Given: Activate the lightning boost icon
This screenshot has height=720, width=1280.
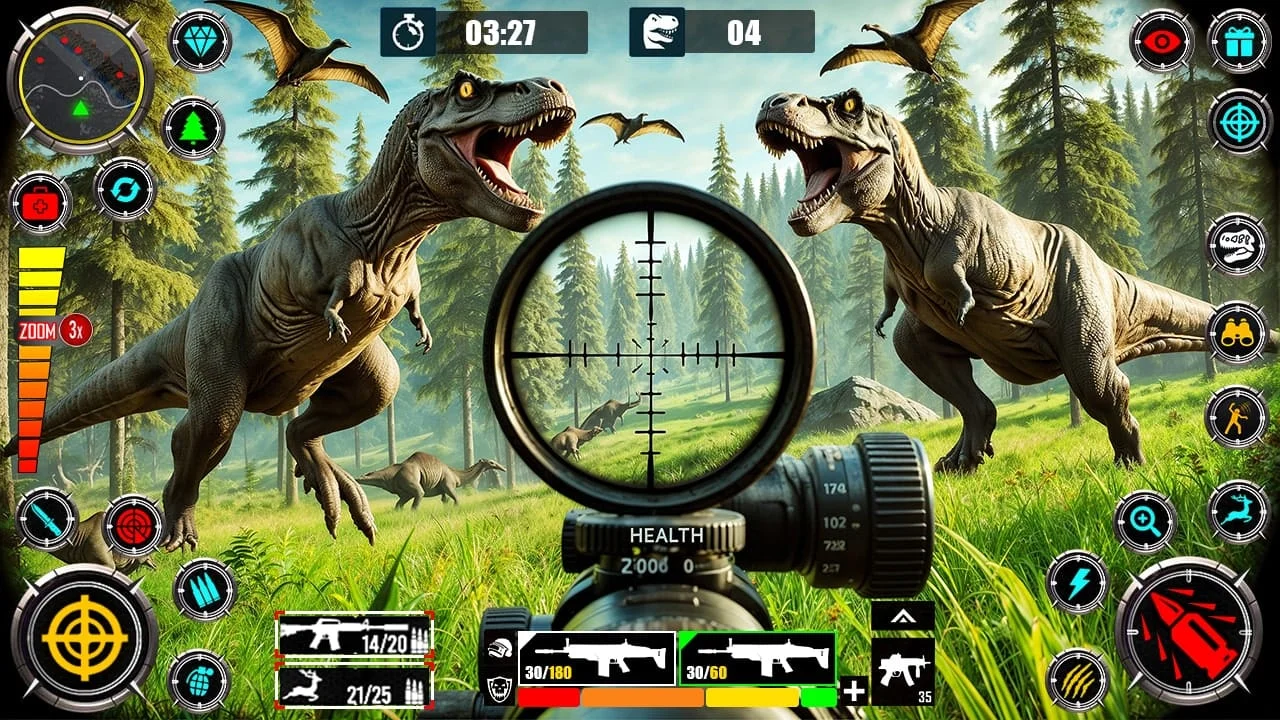Looking at the screenshot, I should click(1080, 580).
